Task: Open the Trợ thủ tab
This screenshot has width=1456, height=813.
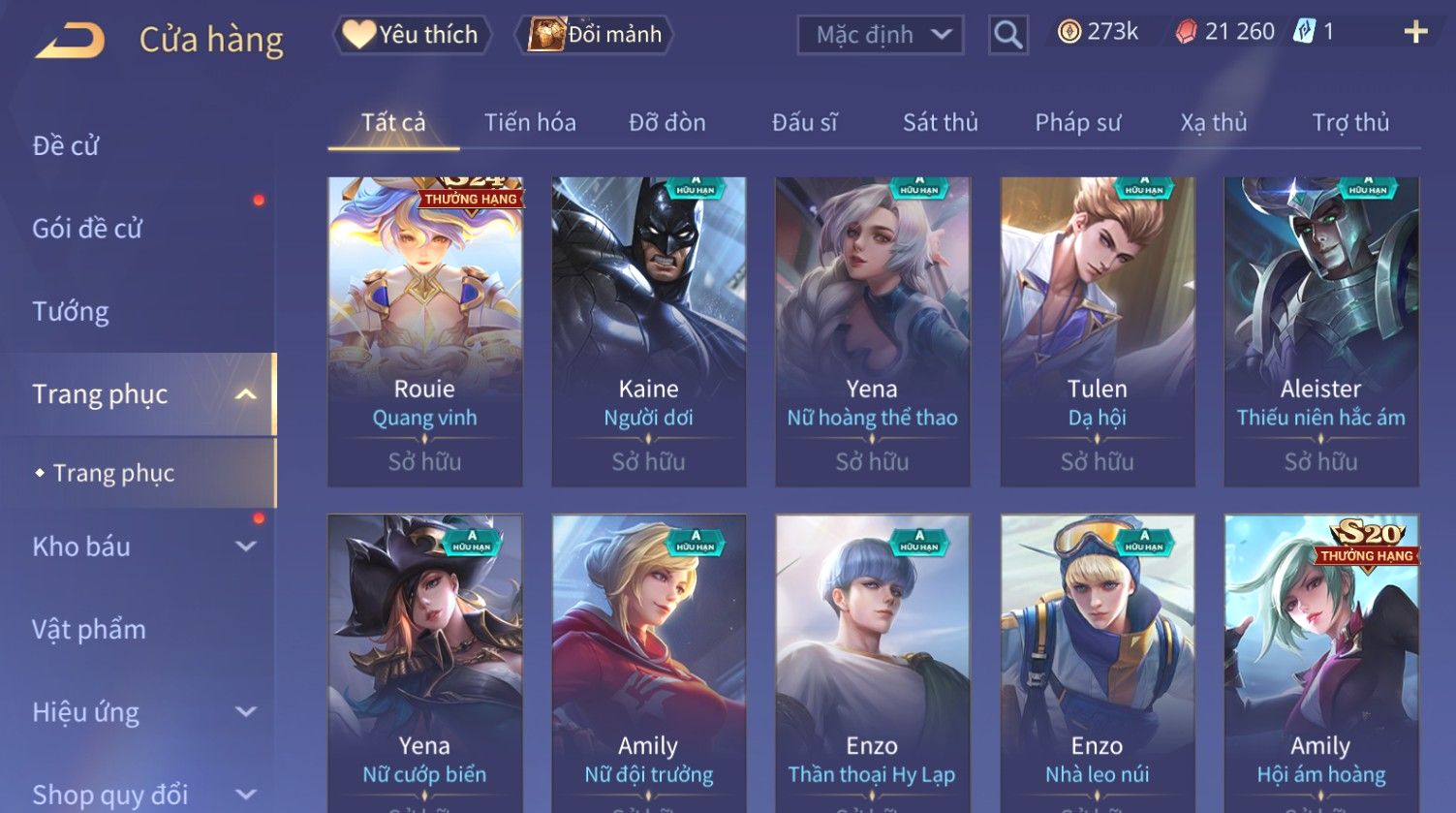Action: pyautogui.click(x=1350, y=123)
